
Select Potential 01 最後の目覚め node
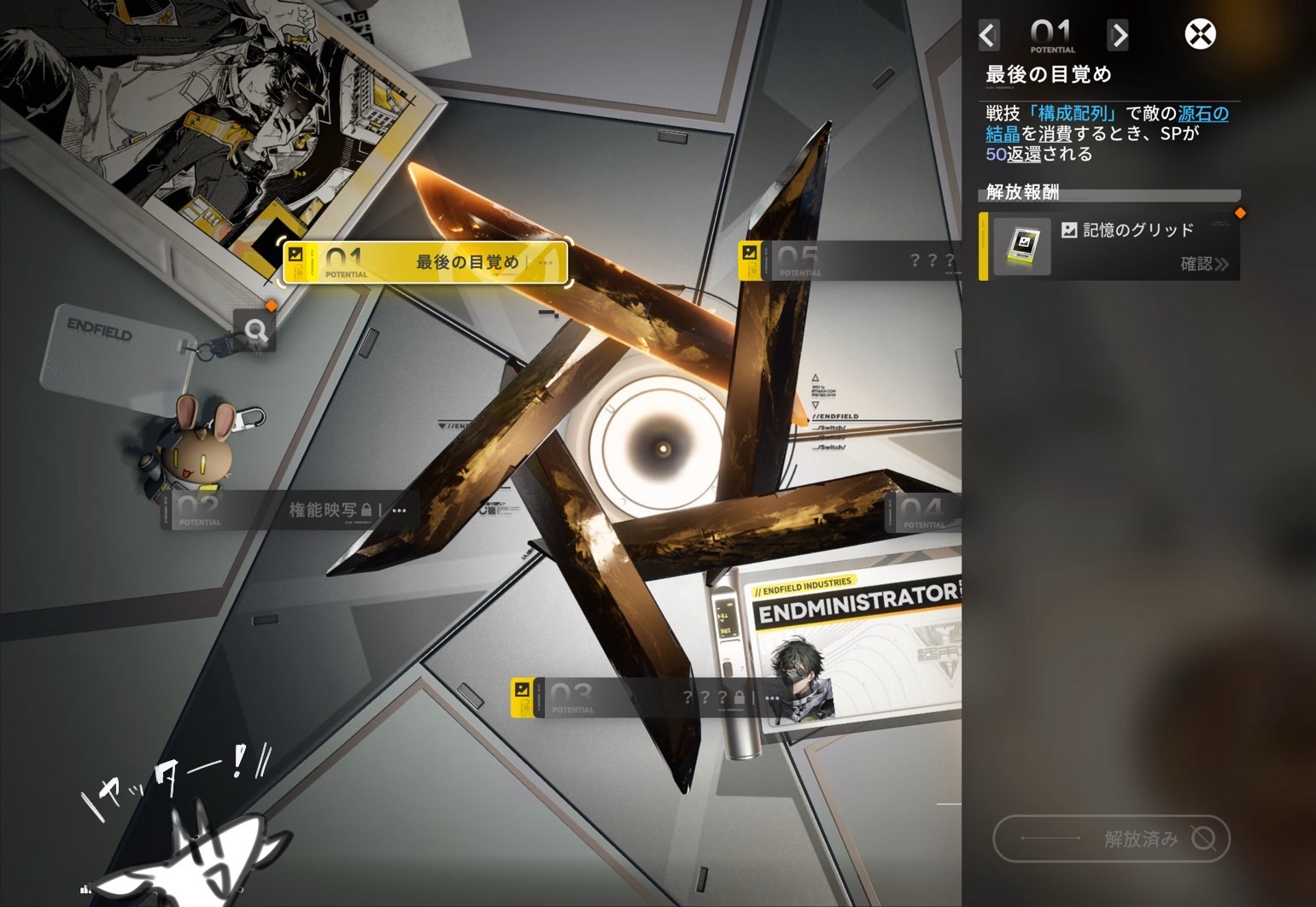[x=425, y=262]
